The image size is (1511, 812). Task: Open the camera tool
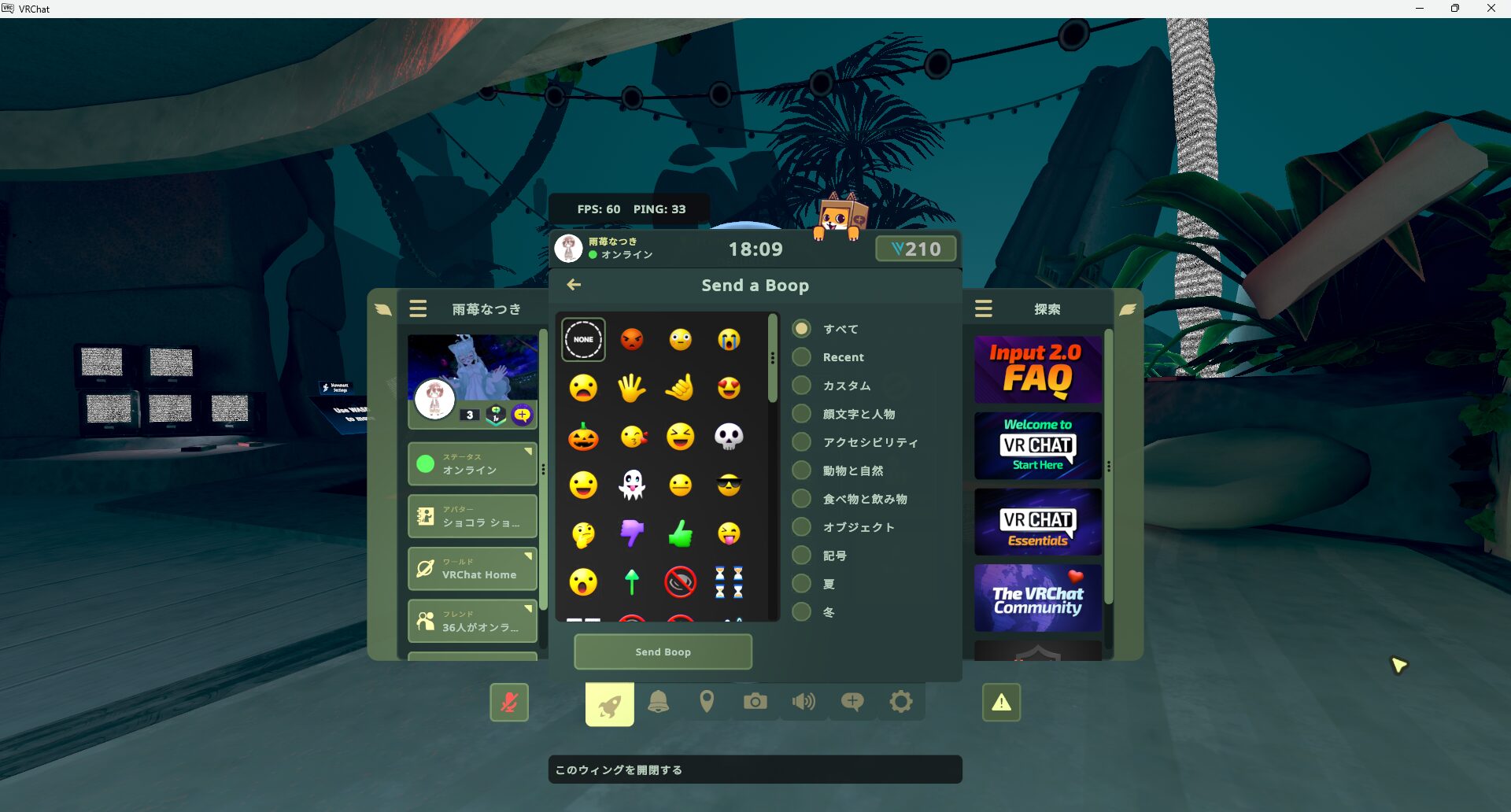[x=755, y=702]
